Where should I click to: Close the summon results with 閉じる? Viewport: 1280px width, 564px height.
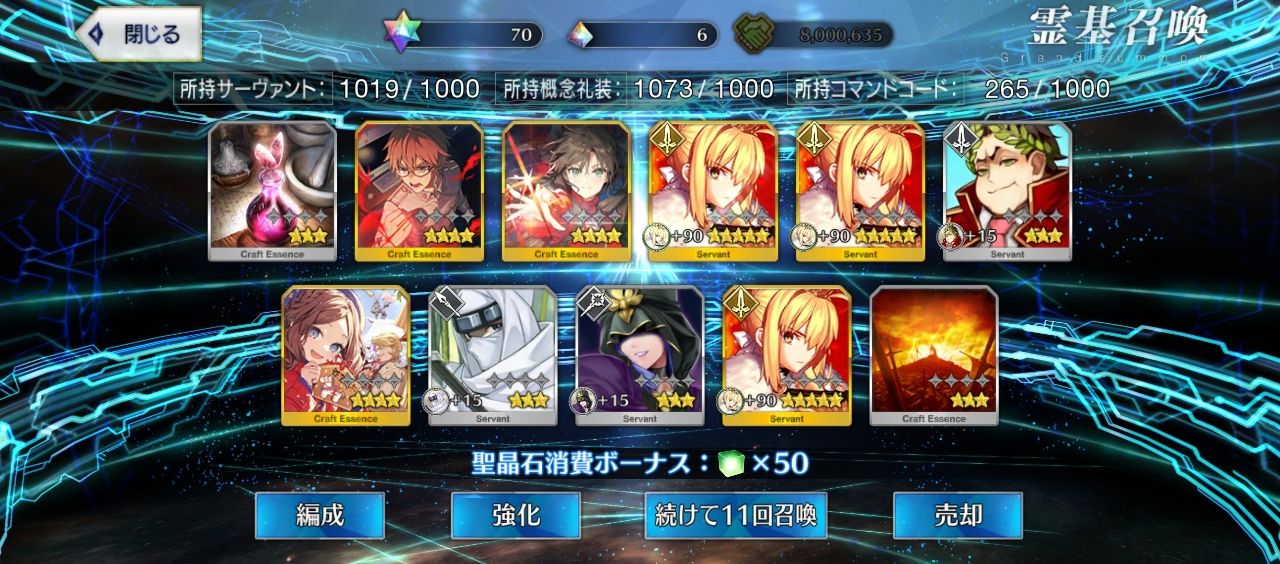coord(139,35)
